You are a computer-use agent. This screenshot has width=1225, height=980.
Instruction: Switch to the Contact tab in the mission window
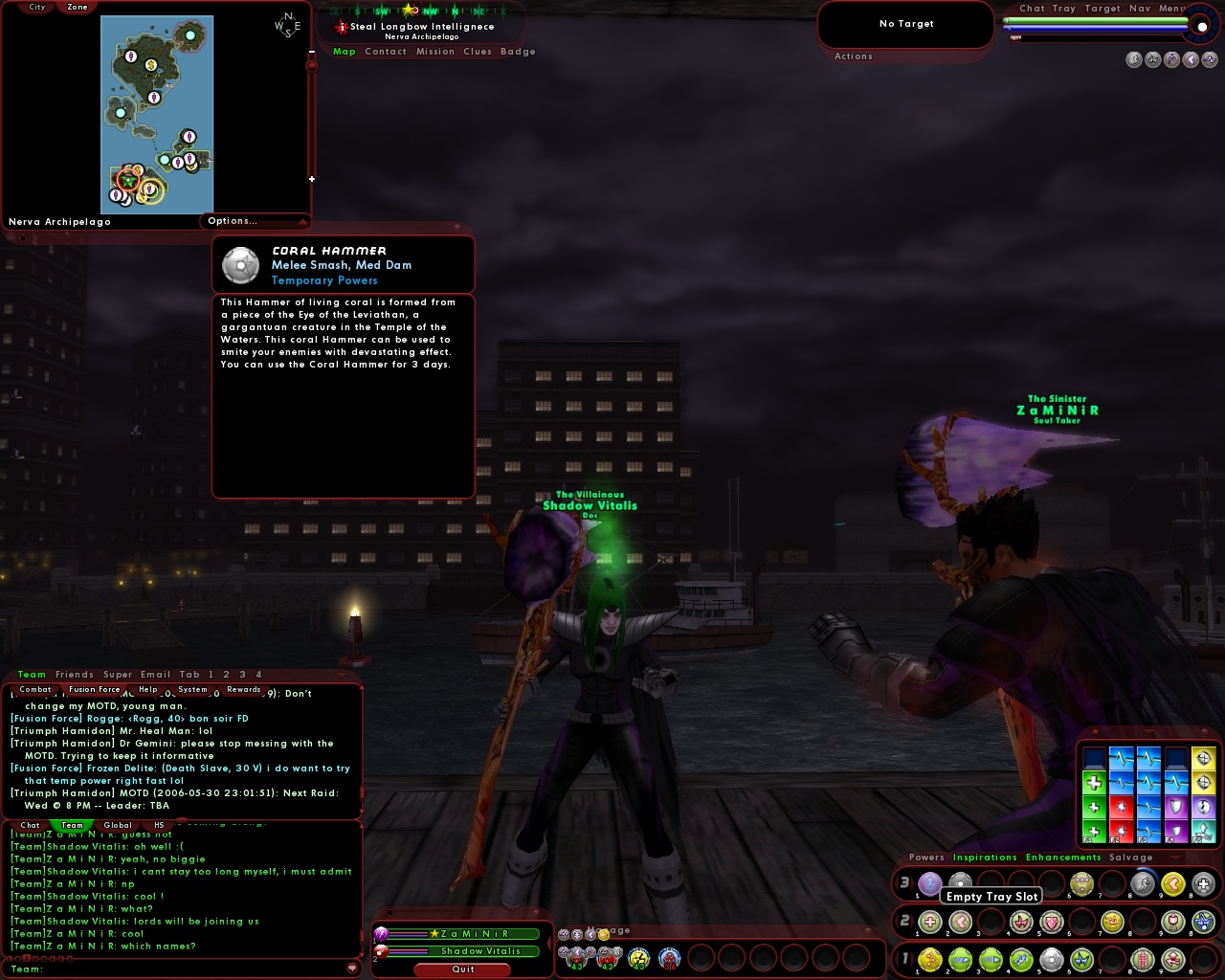pos(386,52)
